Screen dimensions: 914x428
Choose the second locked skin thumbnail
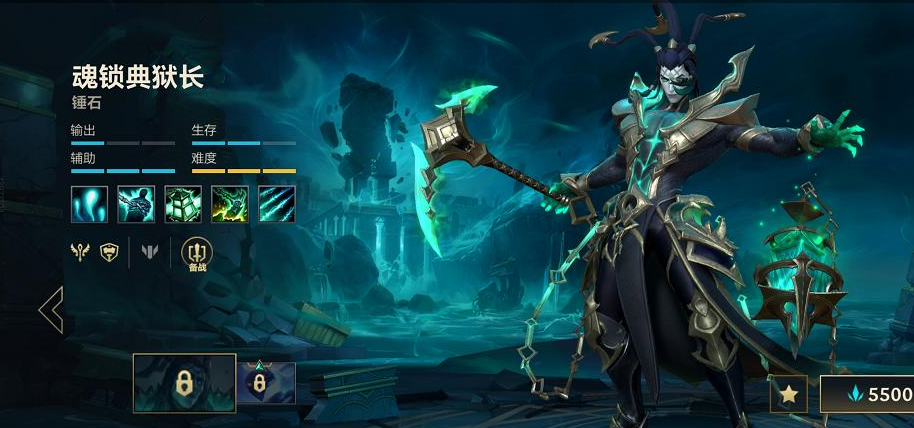click(x=266, y=383)
